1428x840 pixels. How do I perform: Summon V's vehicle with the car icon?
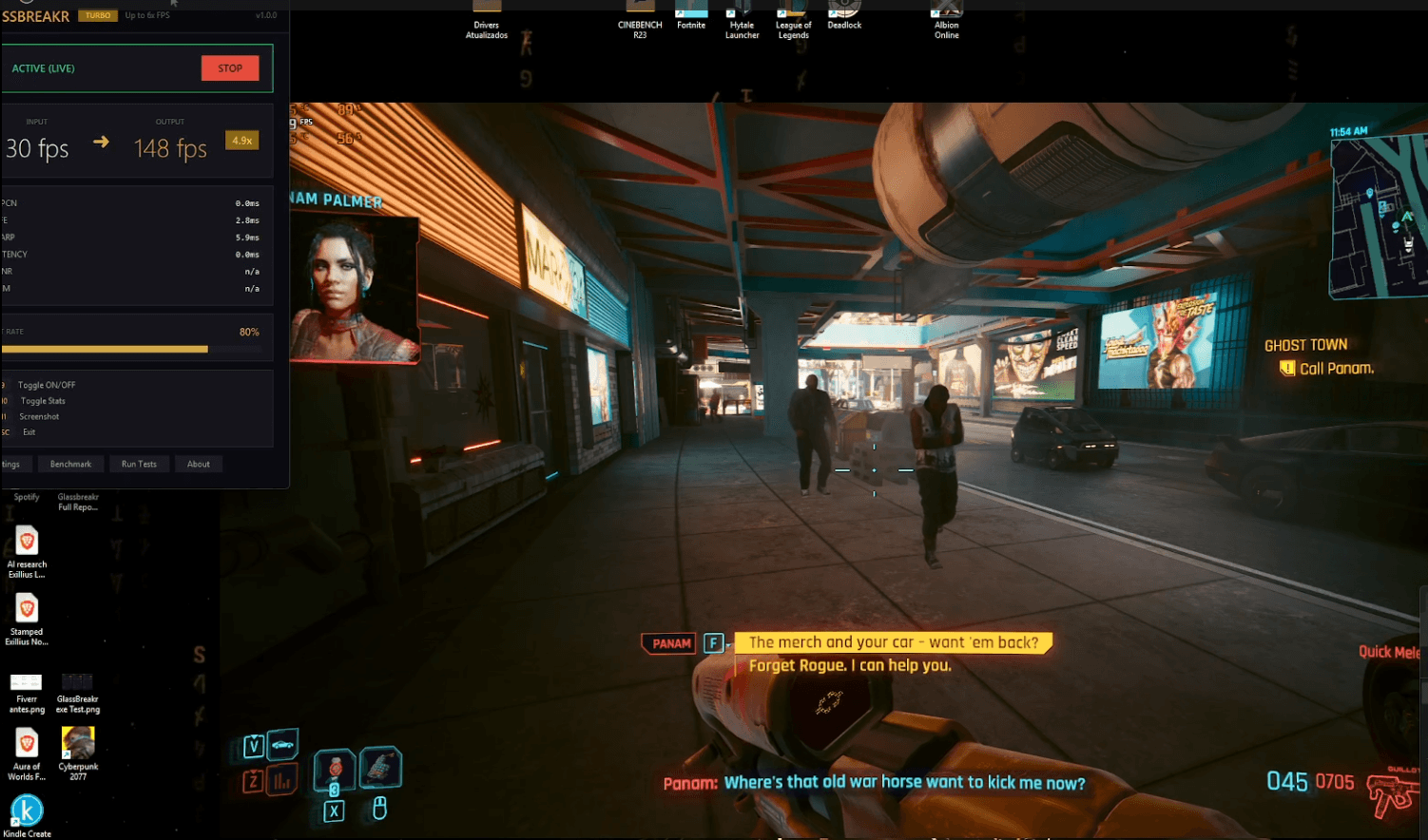click(x=284, y=745)
